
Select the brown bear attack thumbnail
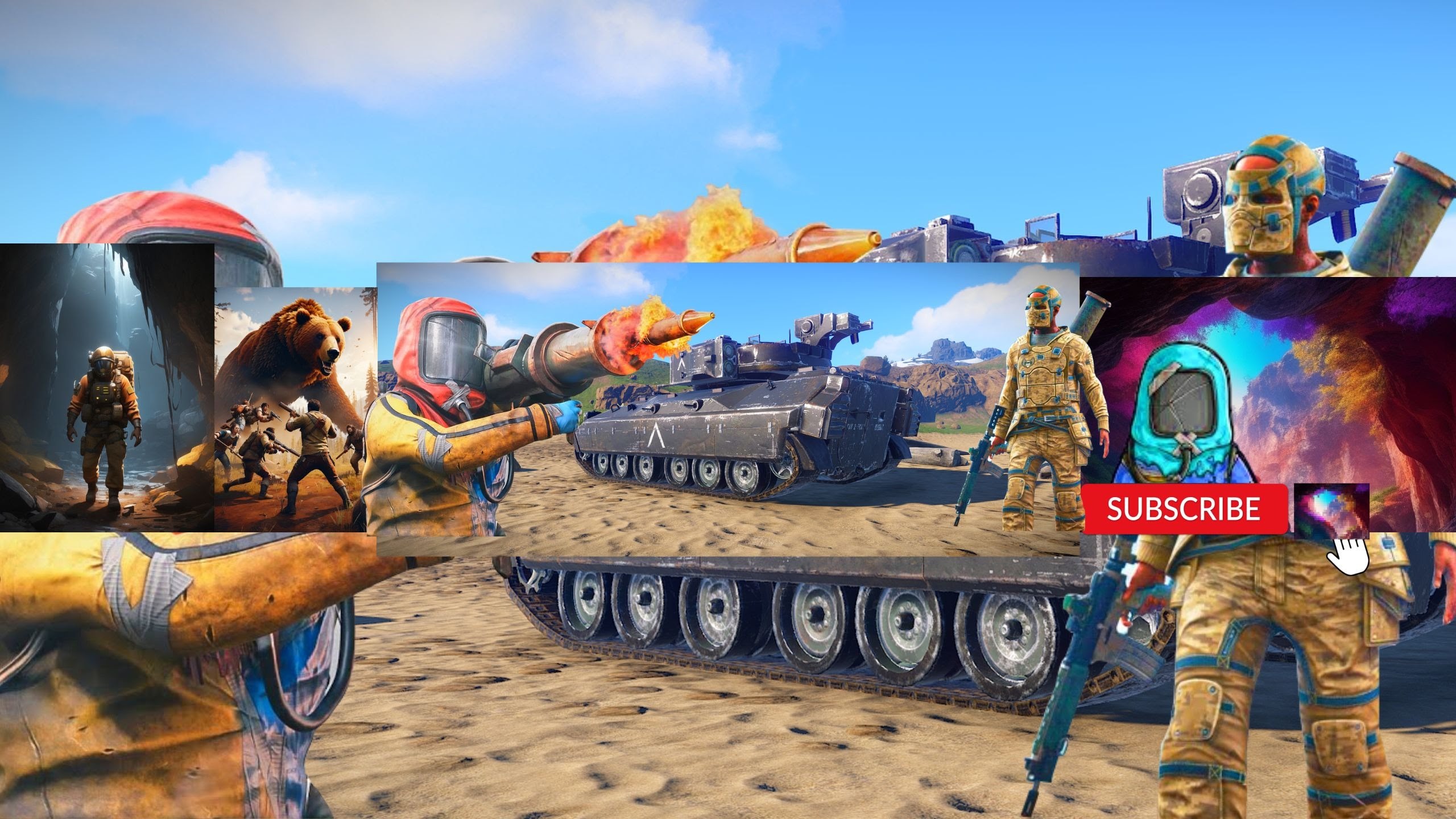click(295, 409)
